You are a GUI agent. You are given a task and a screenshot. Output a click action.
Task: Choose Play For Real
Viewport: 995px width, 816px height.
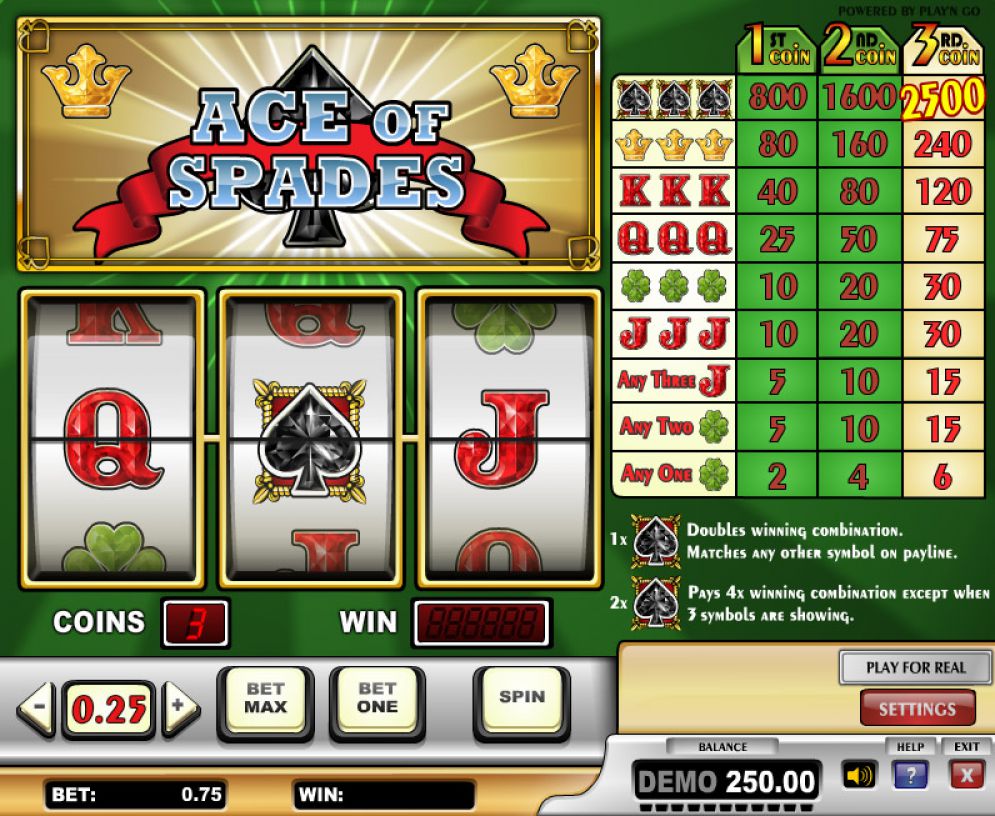coord(915,667)
